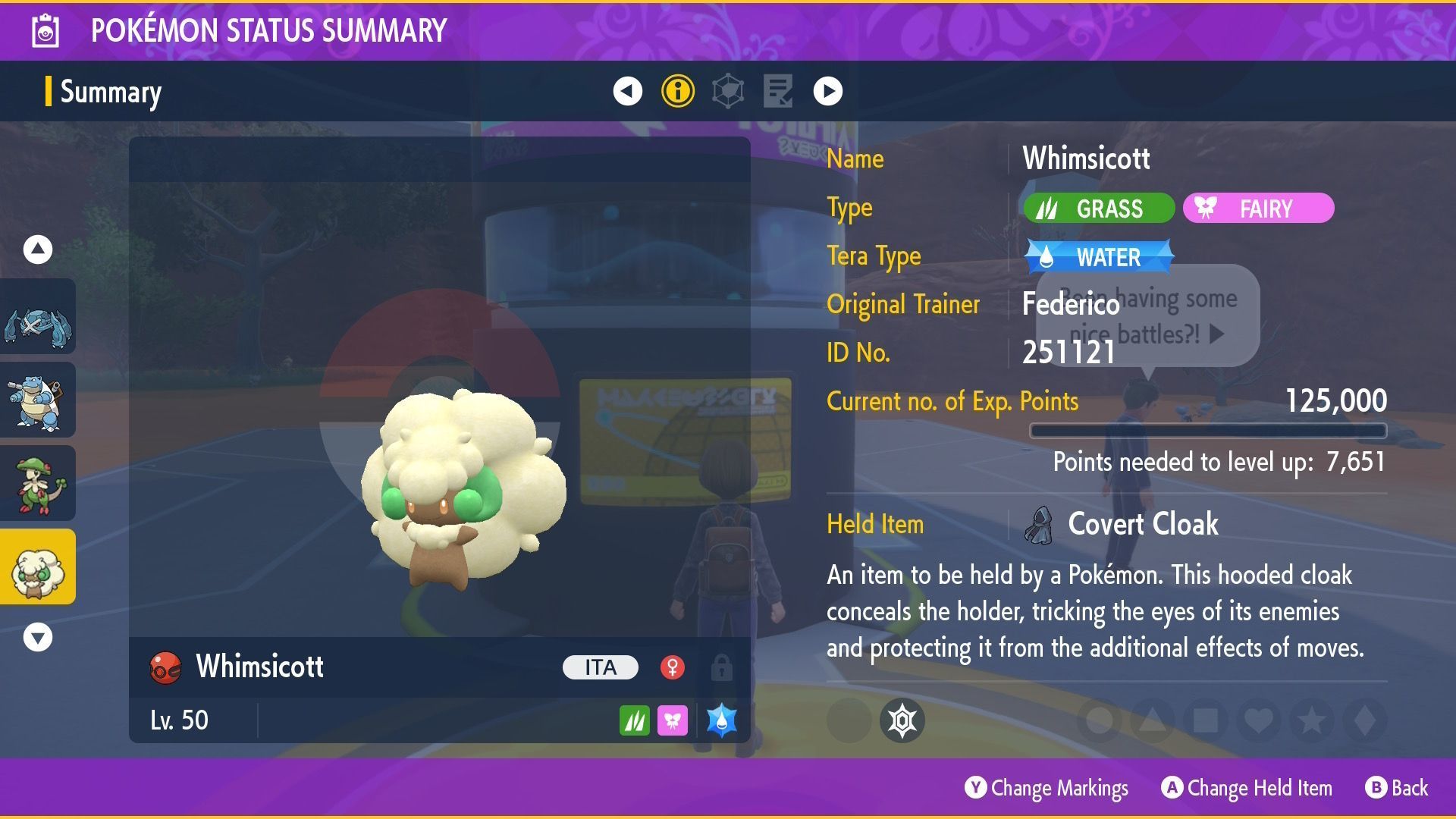
Task: Choose Change Held Item option
Action: click(x=1247, y=788)
